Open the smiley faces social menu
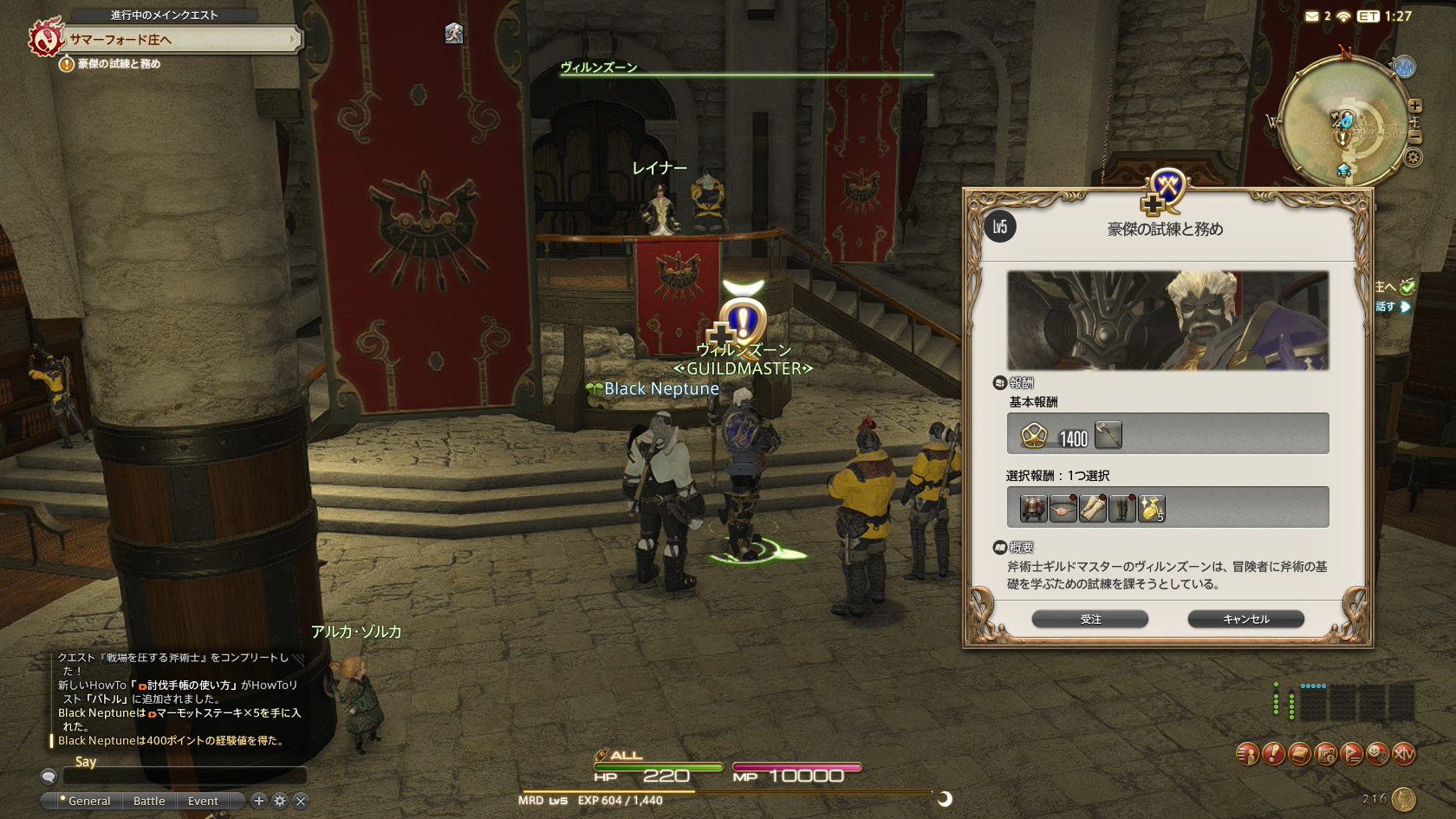The image size is (1456, 819). point(1377,754)
